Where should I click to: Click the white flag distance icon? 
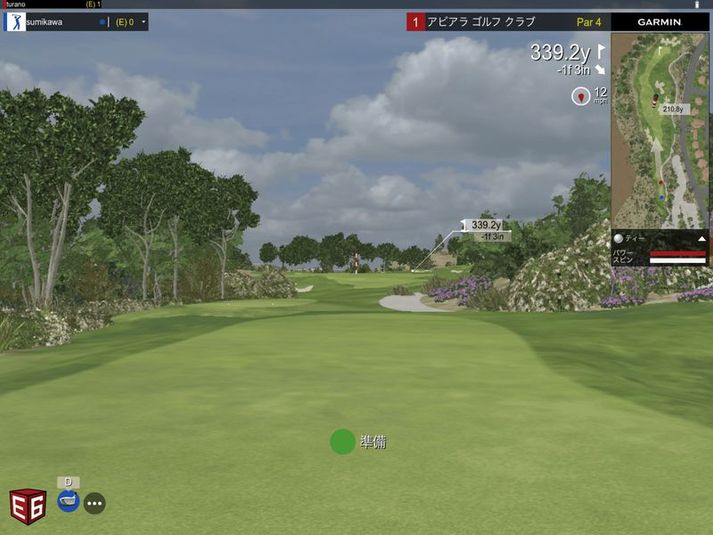pyautogui.click(x=601, y=50)
